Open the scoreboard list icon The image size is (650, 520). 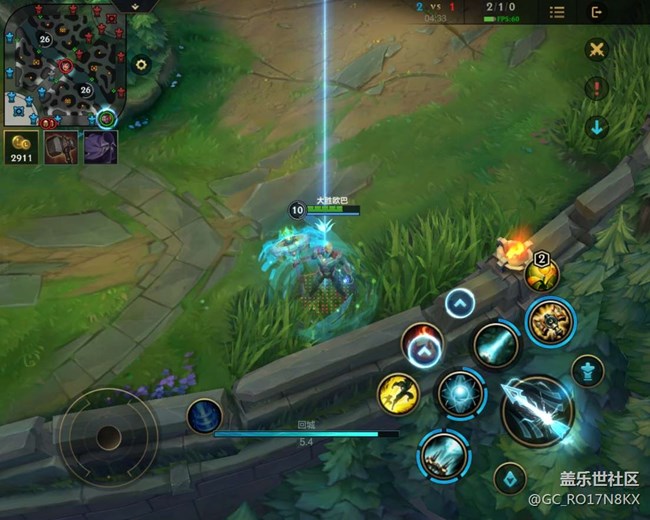click(557, 13)
